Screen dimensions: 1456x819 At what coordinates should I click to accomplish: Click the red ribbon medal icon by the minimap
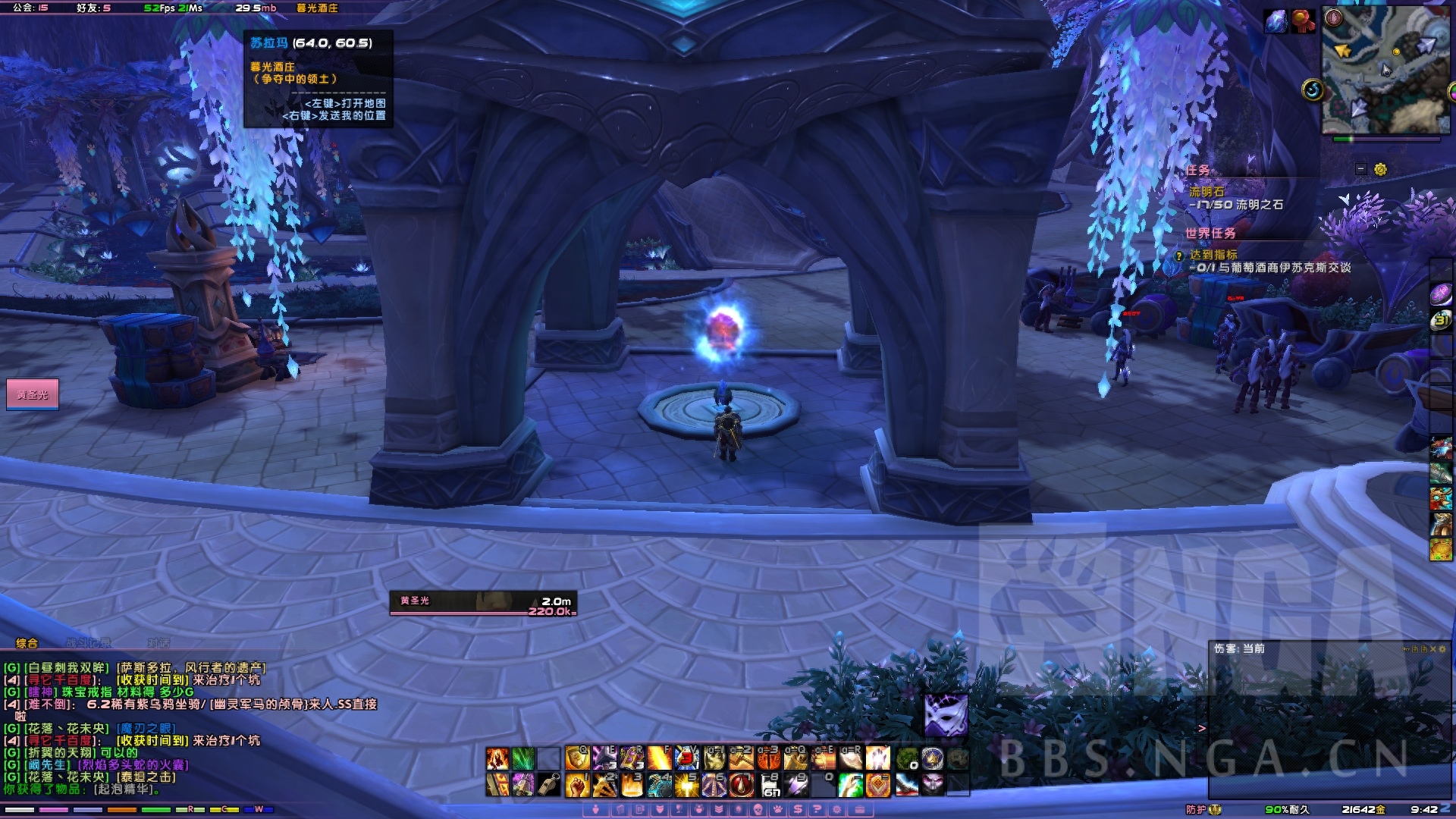(x=1303, y=21)
